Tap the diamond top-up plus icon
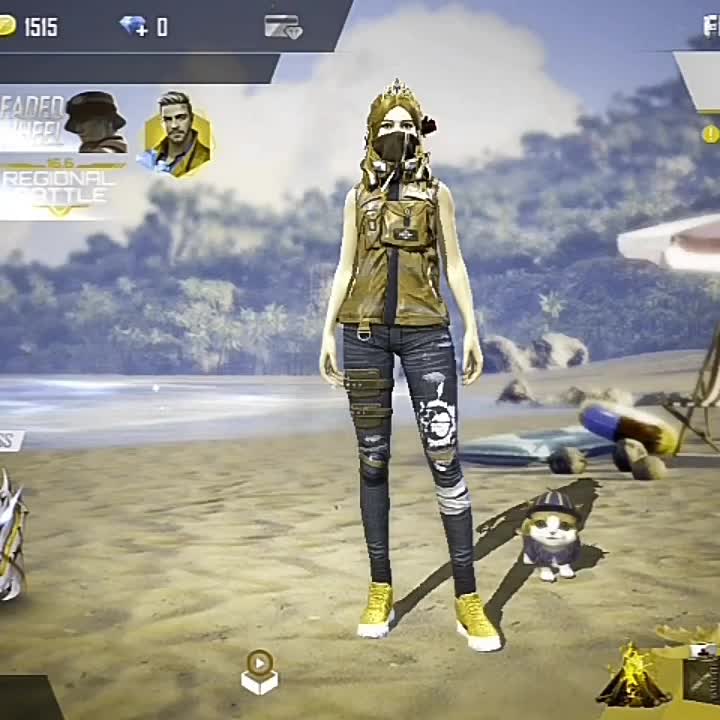720x720 pixels. pos(134,27)
